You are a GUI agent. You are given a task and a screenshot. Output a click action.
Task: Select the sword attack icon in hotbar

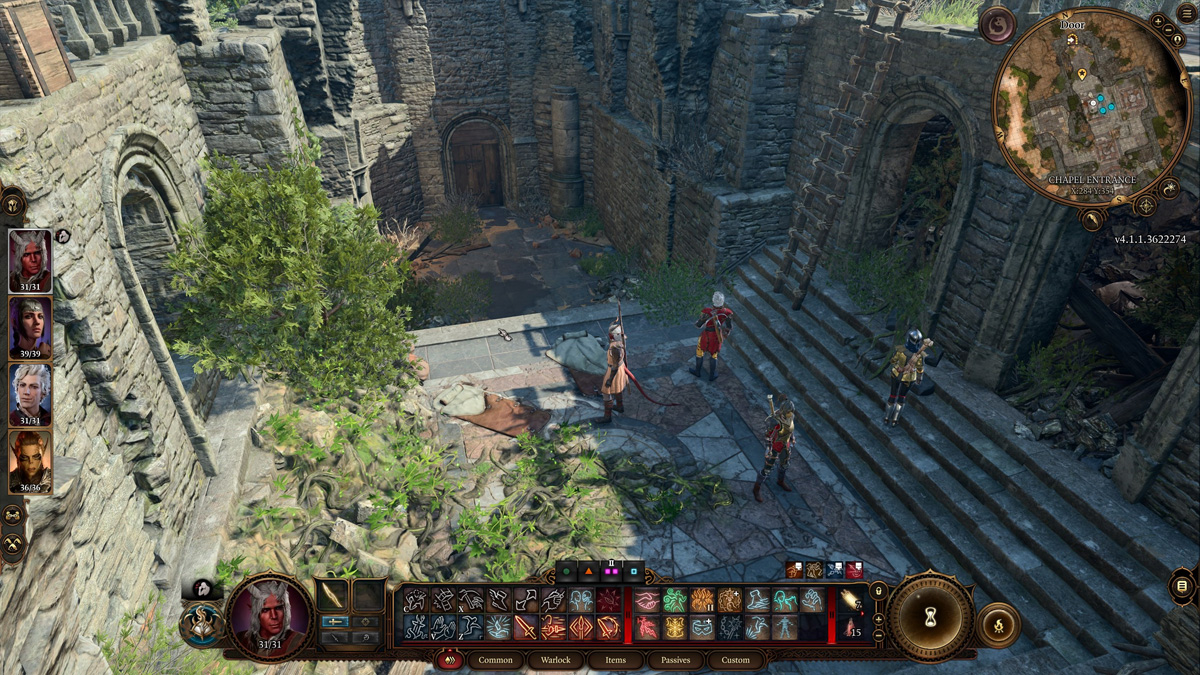[x=525, y=628]
